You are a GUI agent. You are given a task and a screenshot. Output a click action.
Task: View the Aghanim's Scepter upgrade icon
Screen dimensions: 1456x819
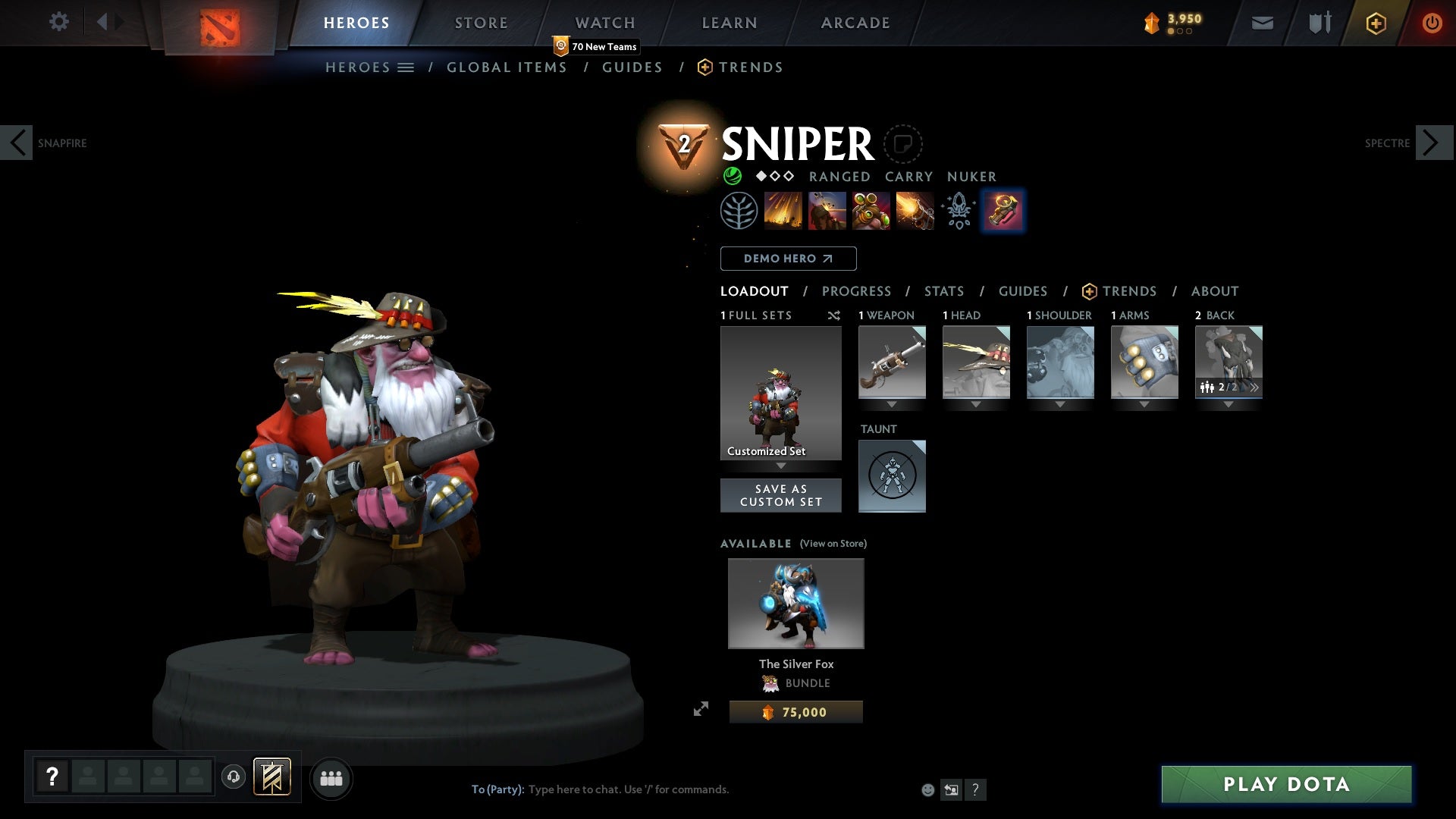click(959, 211)
